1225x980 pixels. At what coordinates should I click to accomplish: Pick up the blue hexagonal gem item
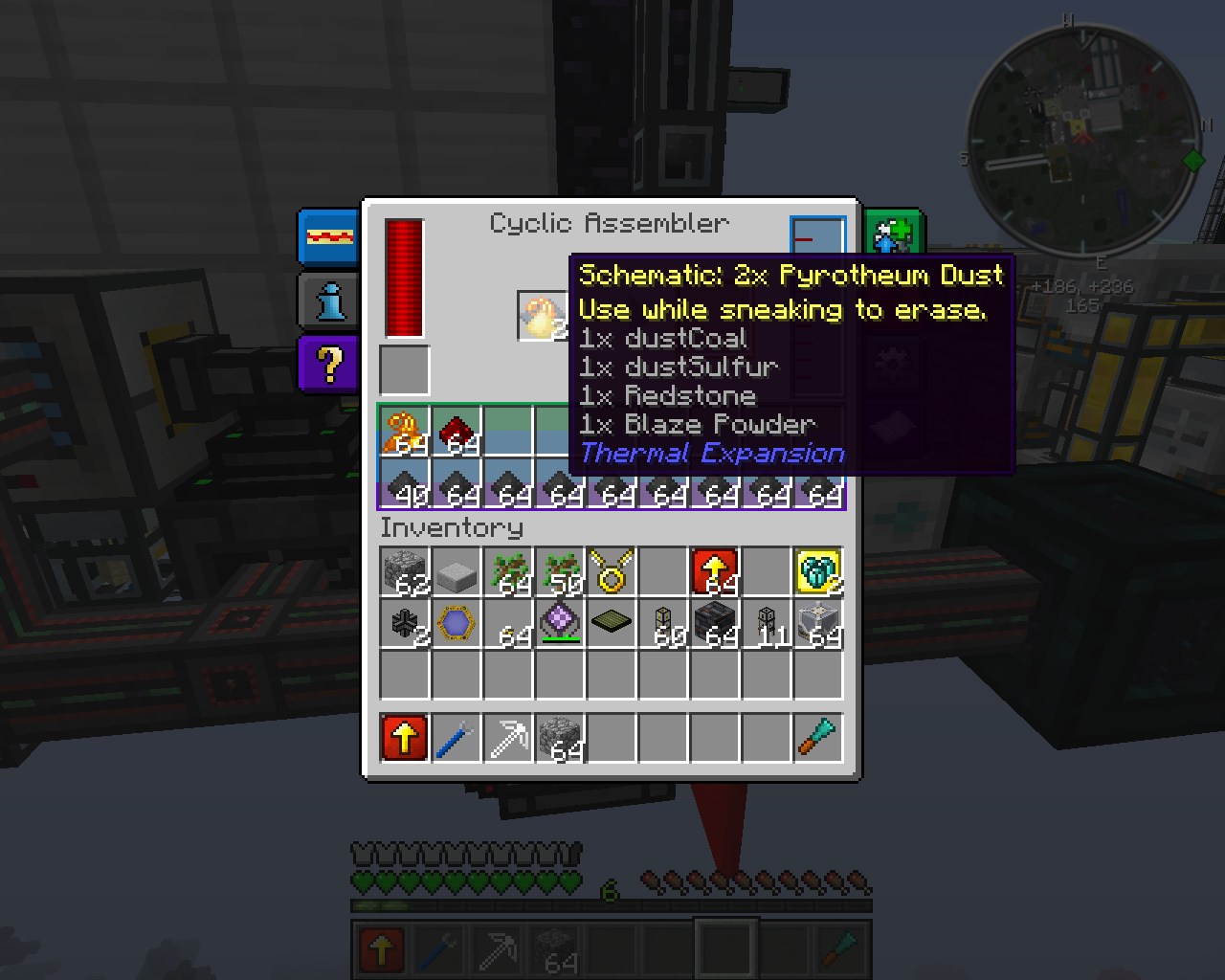tap(457, 624)
